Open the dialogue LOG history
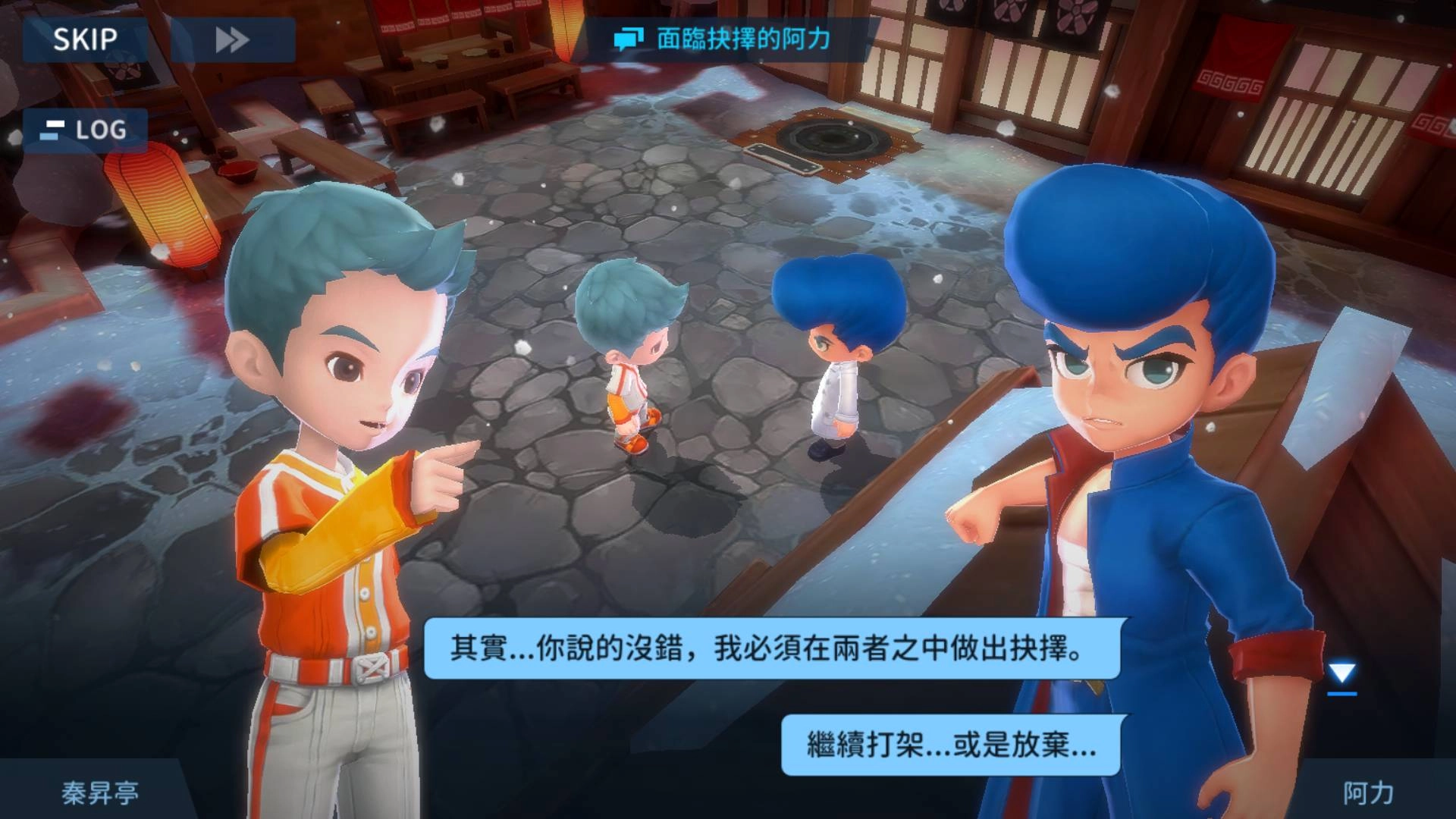Image resolution: width=1456 pixels, height=819 pixels. click(86, 130)
